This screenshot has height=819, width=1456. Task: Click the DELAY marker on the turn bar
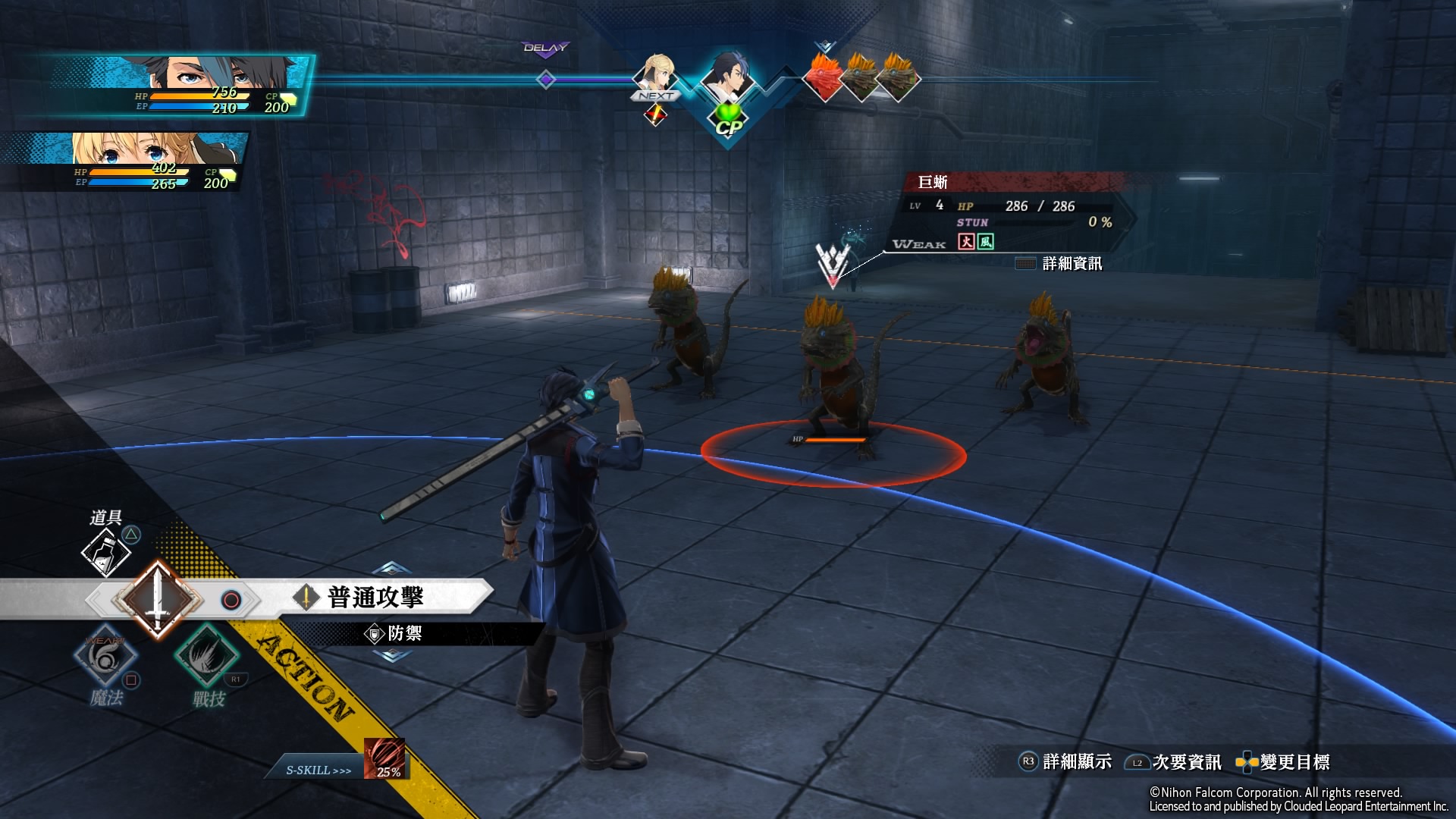coord(545,49)
